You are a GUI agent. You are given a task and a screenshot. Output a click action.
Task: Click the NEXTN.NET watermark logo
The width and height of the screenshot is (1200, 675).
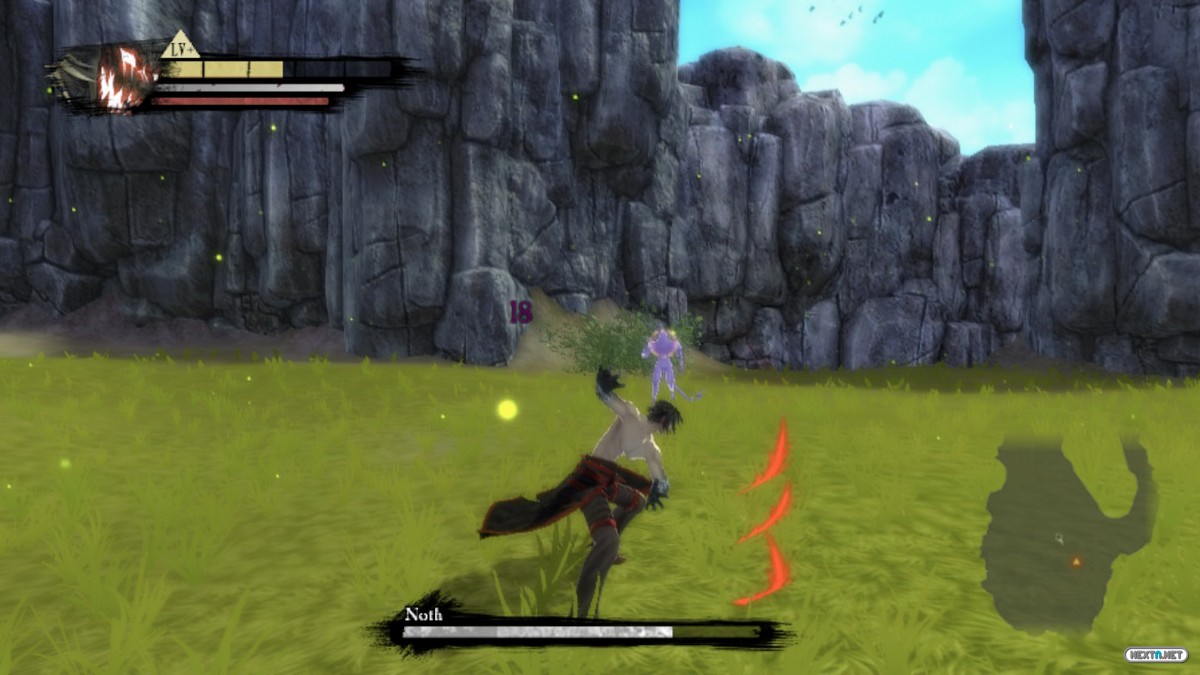pyautogui.click(x=1155, y=655)
